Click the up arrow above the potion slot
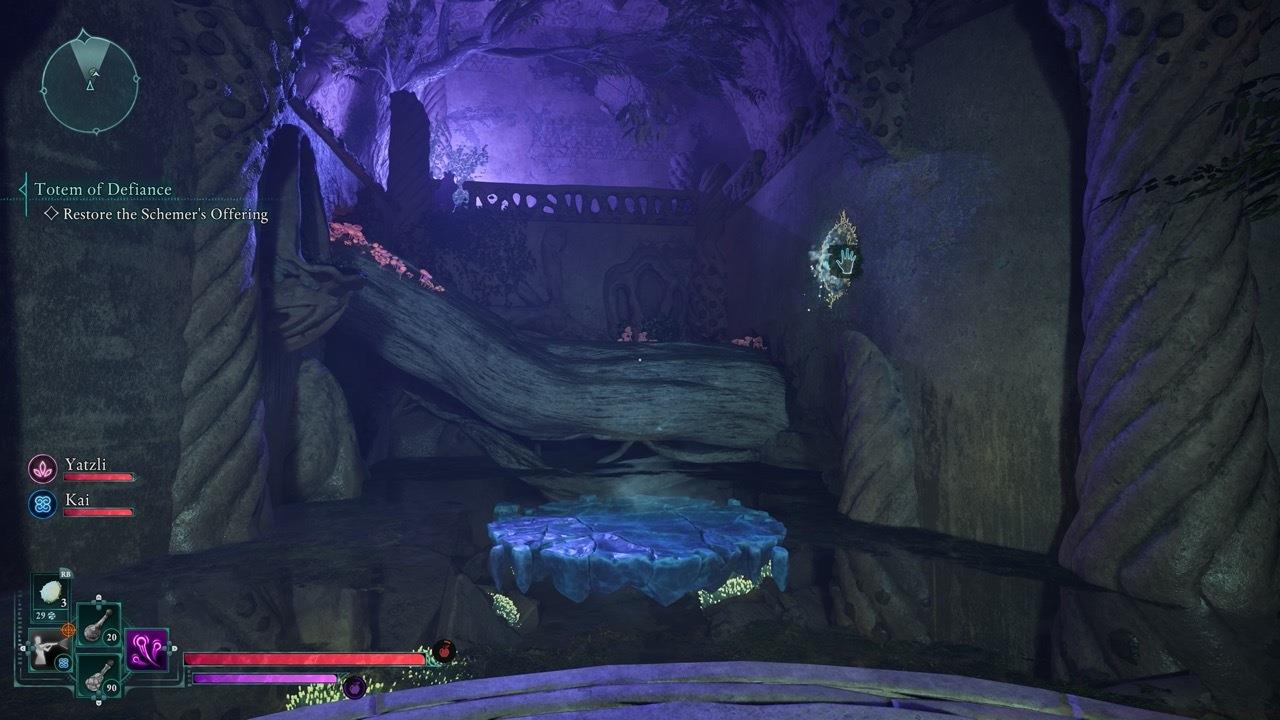This screenshot has width=1280, height=720. pos(98,598)
